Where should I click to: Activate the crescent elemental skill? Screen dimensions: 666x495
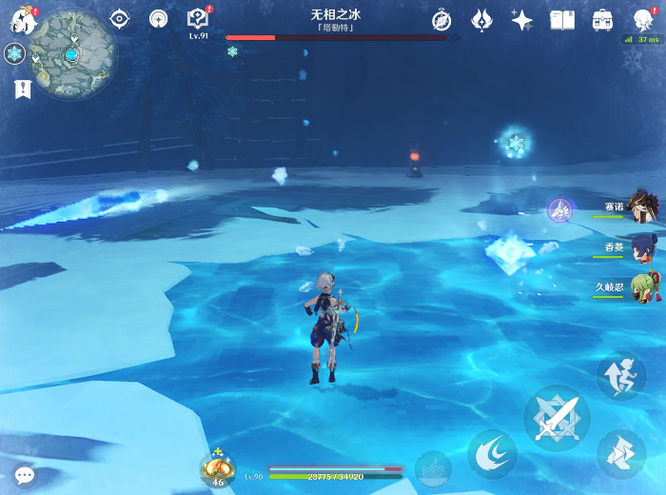492,454
